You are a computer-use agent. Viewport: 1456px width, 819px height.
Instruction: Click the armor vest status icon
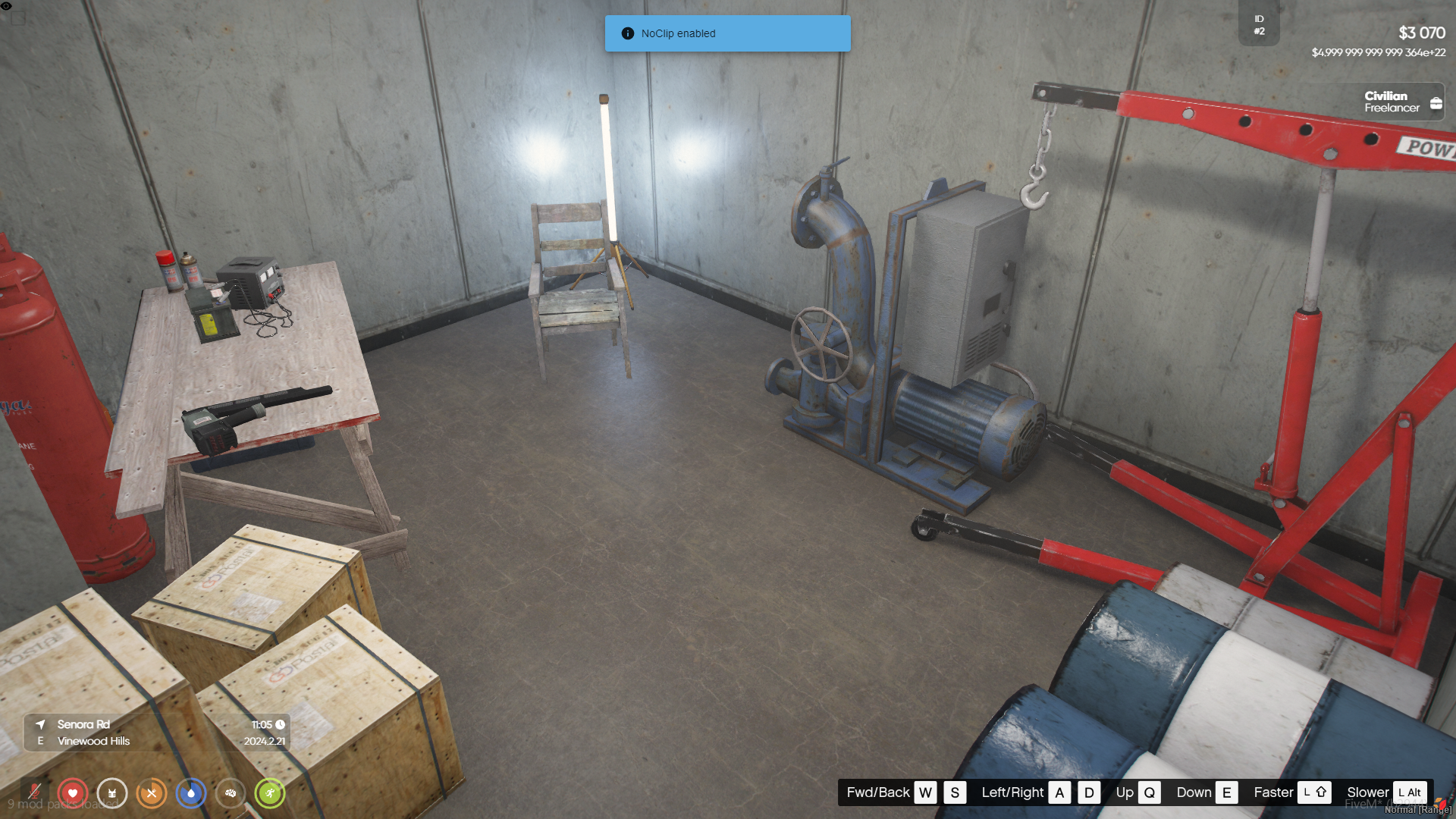(x=112, y=793)
